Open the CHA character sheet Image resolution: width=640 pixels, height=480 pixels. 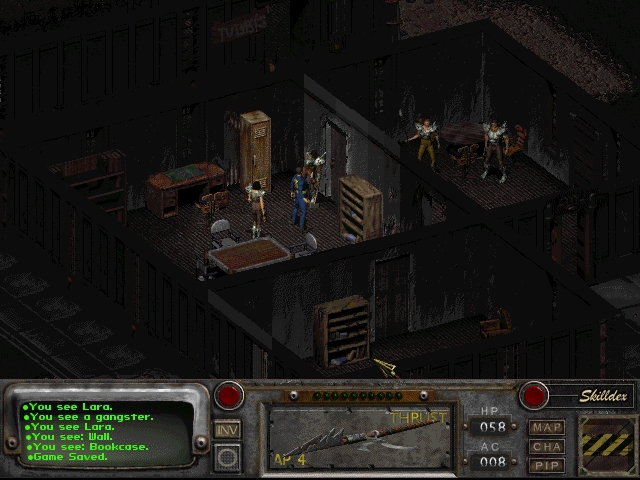[547, 446]
